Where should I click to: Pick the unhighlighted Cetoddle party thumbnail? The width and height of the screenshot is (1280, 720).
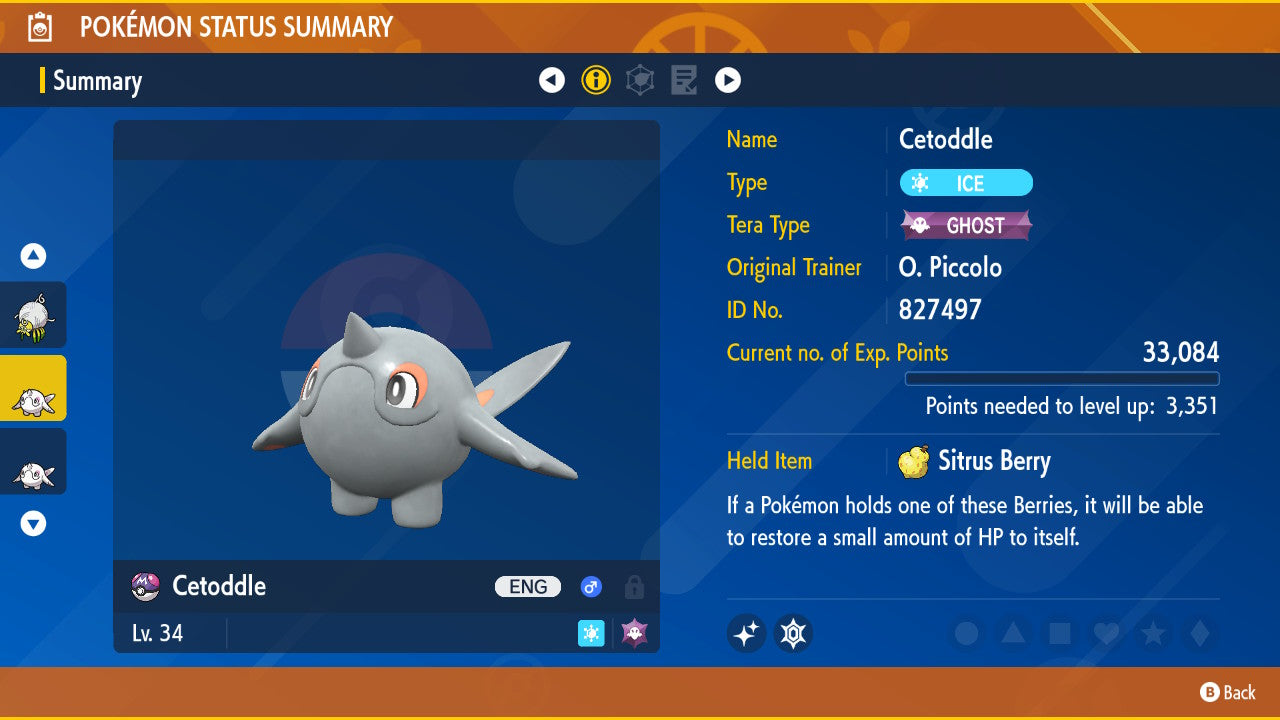(33, 462)
